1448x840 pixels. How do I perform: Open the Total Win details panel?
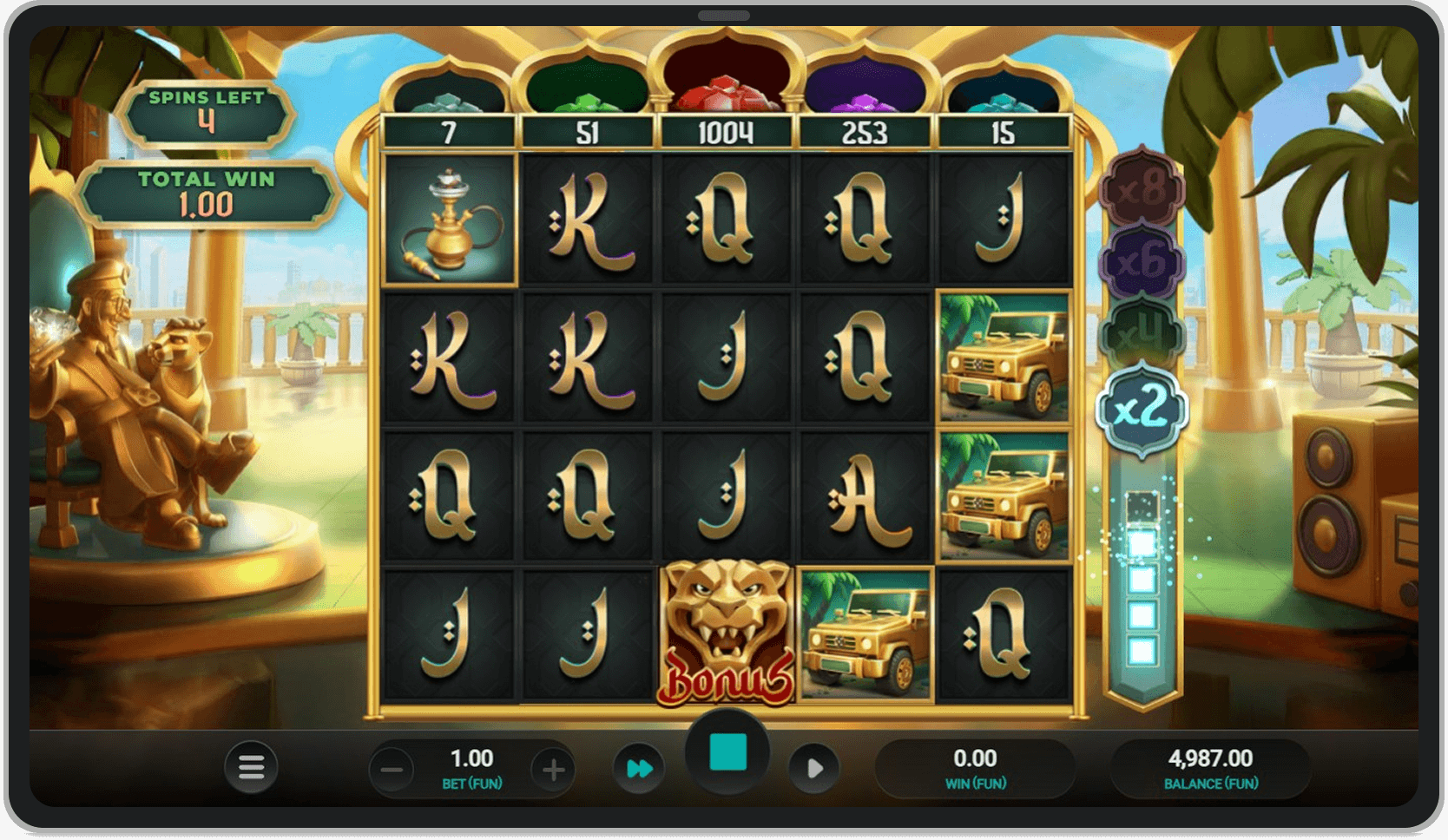pyautogui.click(x=206, y=190)
